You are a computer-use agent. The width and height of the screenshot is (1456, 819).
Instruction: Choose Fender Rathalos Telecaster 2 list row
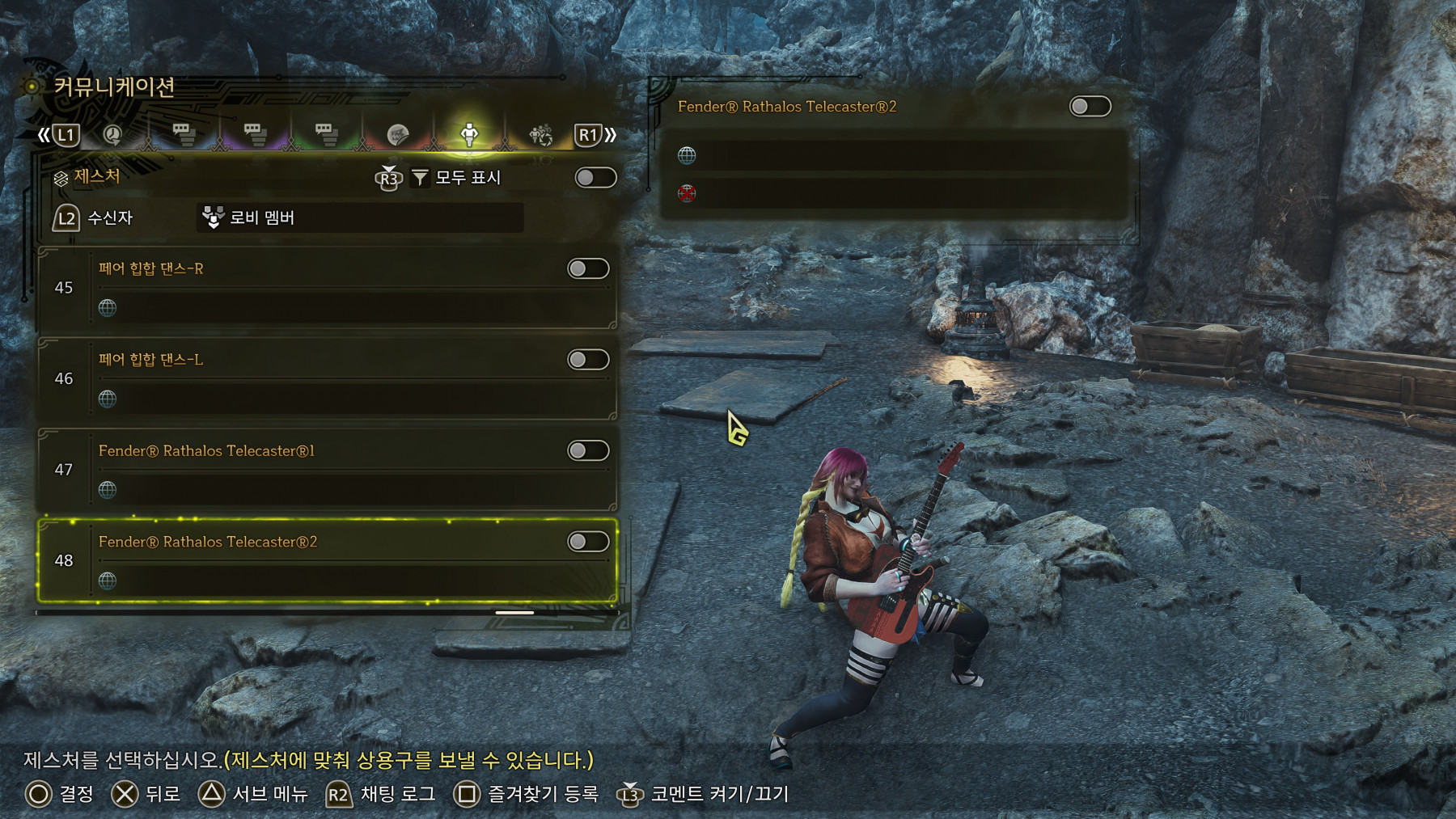[x=324, y=562]
